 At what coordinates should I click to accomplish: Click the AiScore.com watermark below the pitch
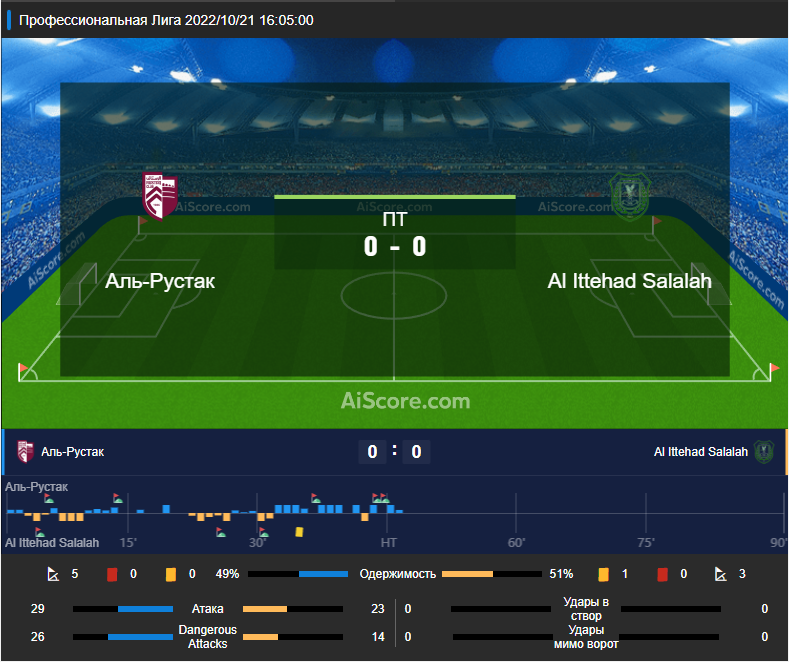pos(405,401)
